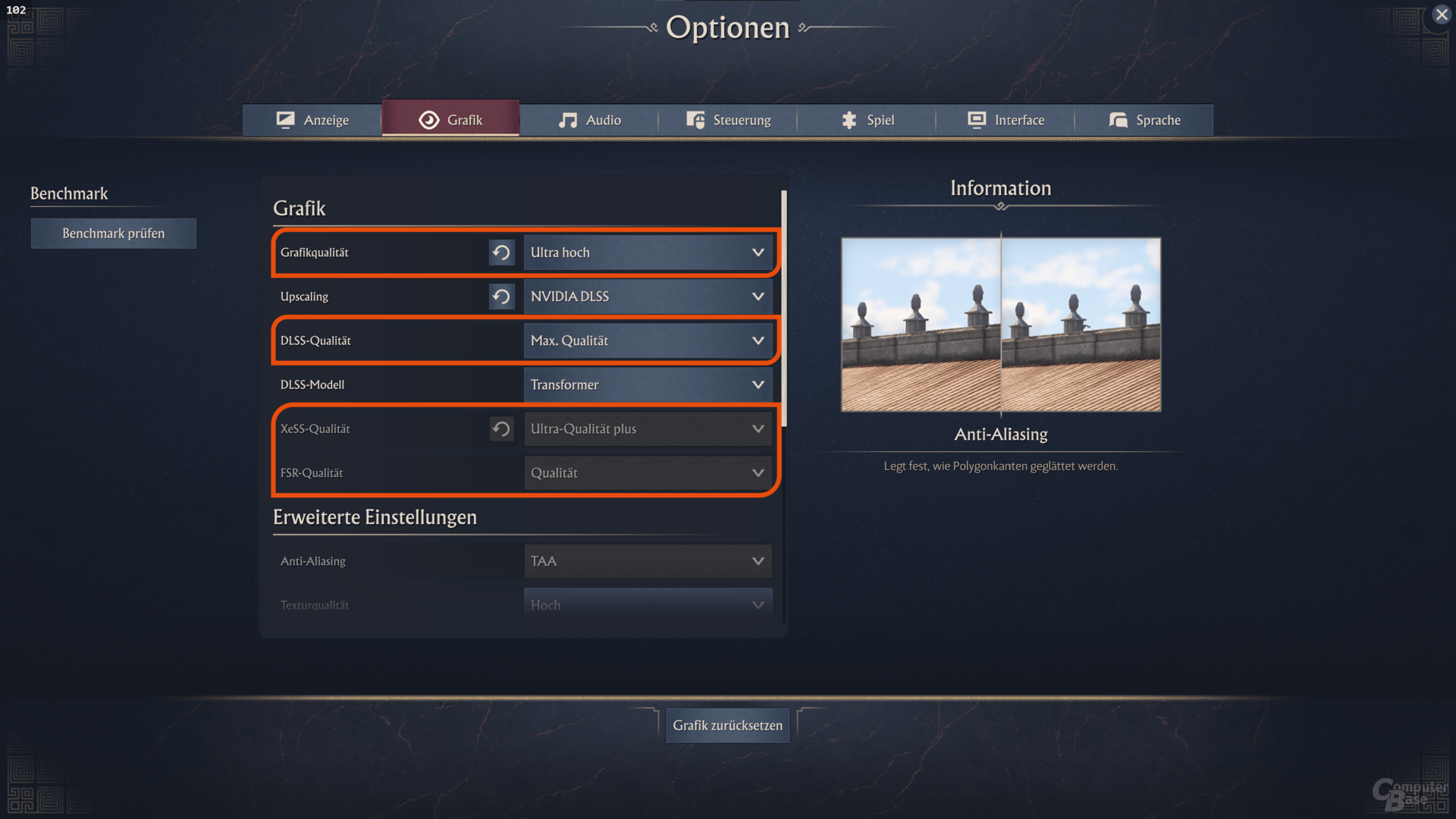Switch to the Anzeige tab
1456x819 pixels.
click(312, 120)
